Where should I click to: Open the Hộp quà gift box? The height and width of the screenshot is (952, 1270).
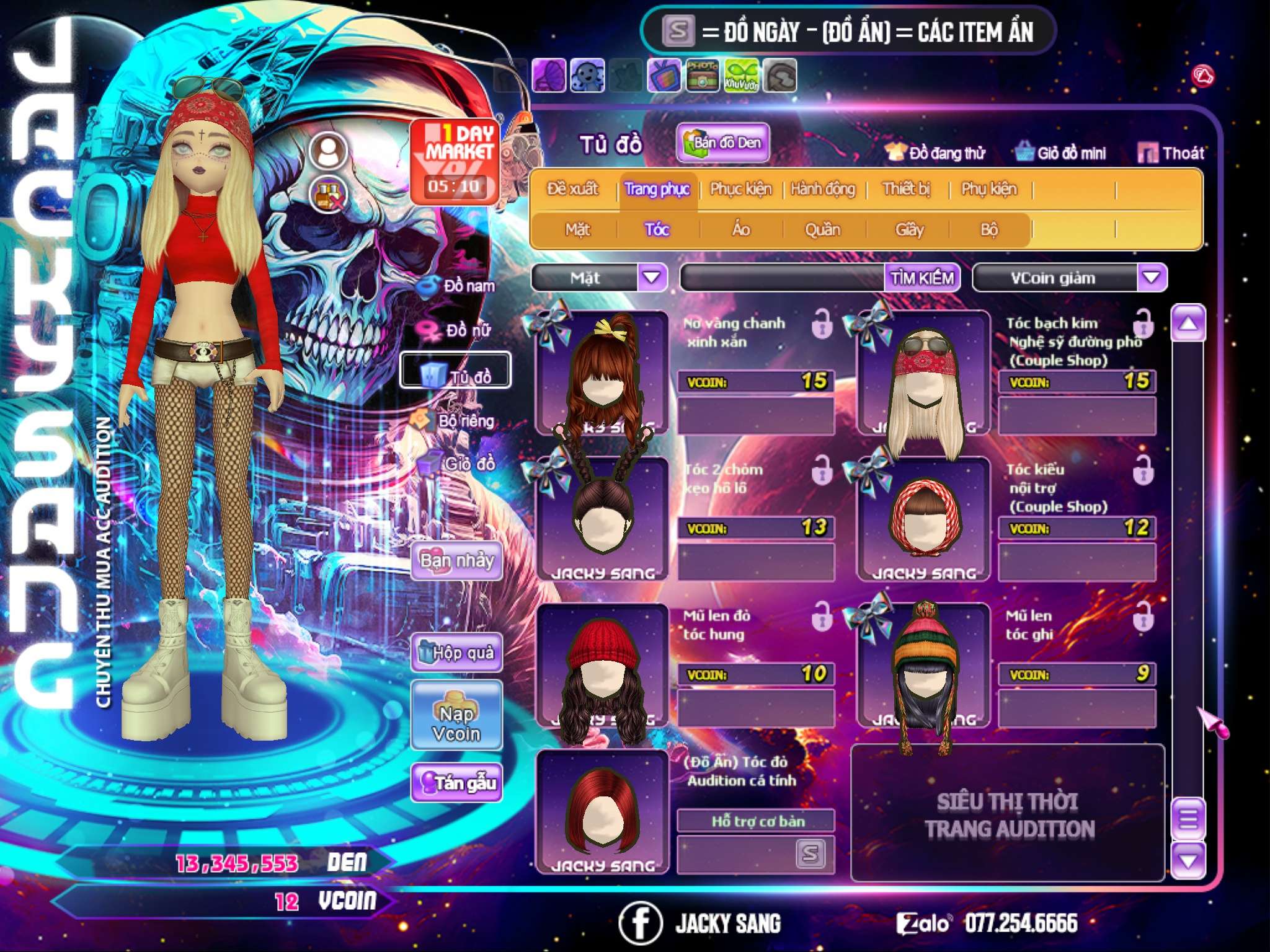(457, 653)
